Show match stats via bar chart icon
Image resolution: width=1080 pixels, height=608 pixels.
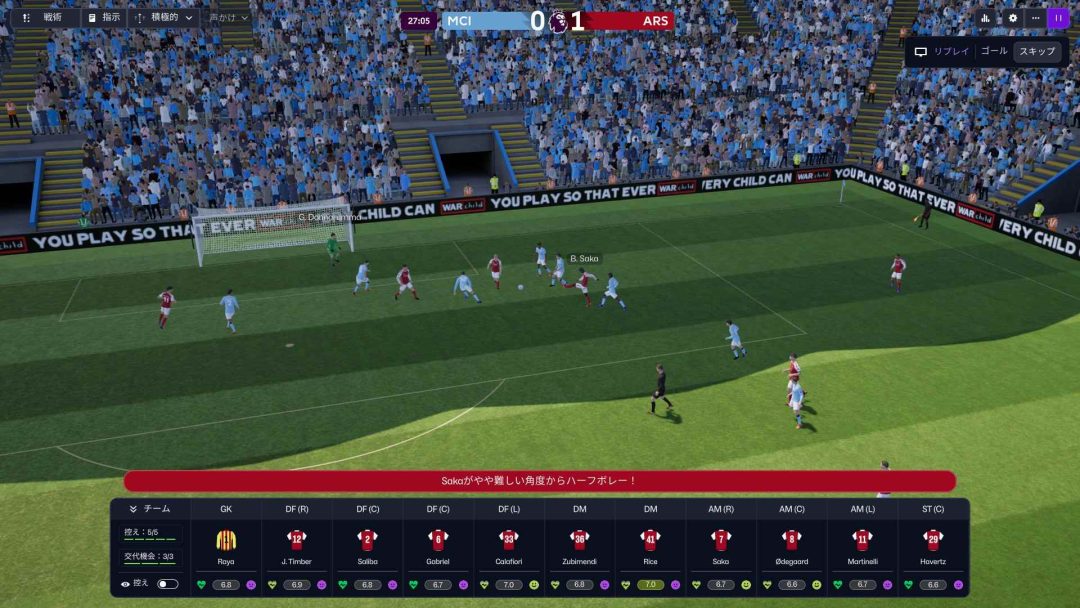(985, 18)
